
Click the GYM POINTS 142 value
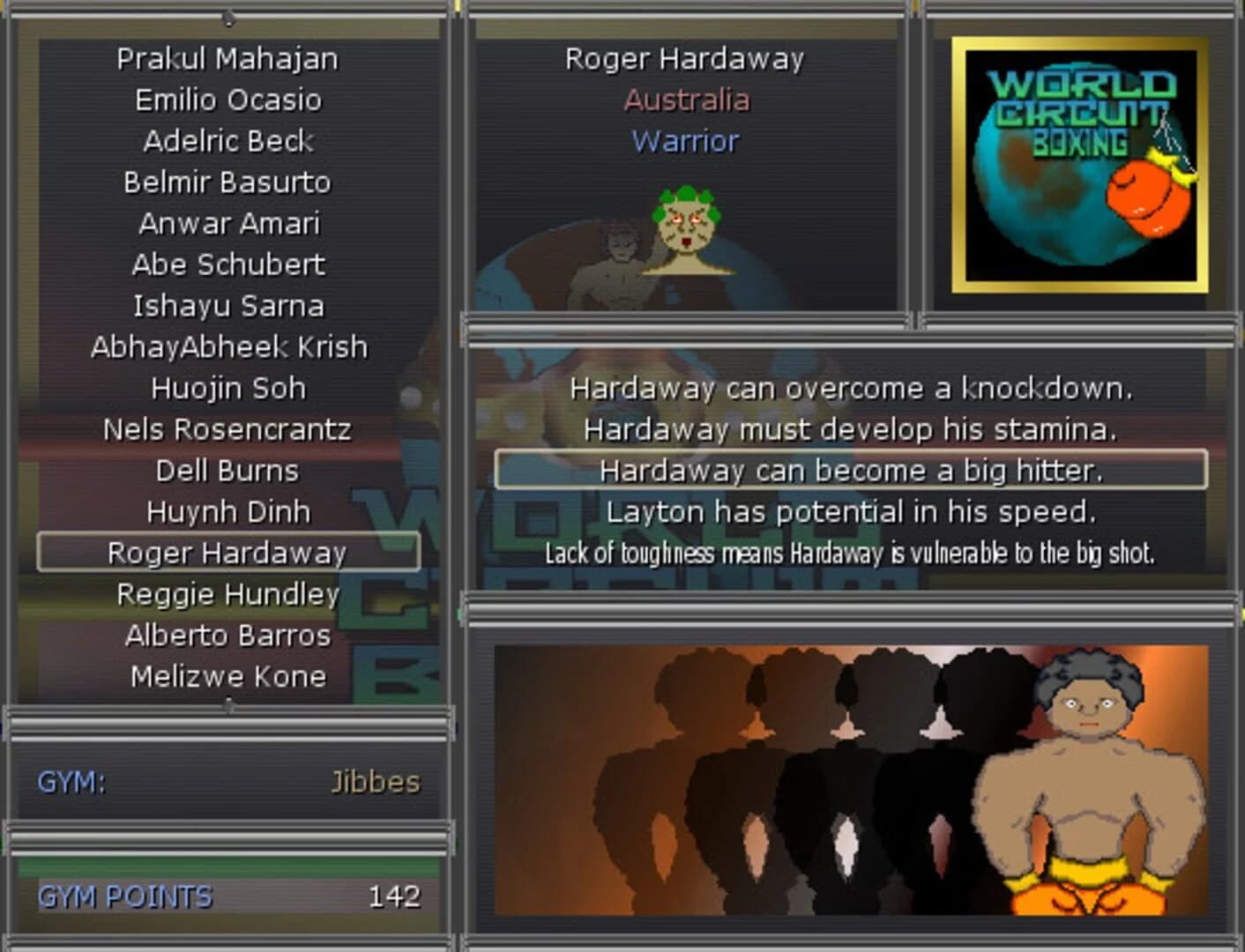(397, 897)
